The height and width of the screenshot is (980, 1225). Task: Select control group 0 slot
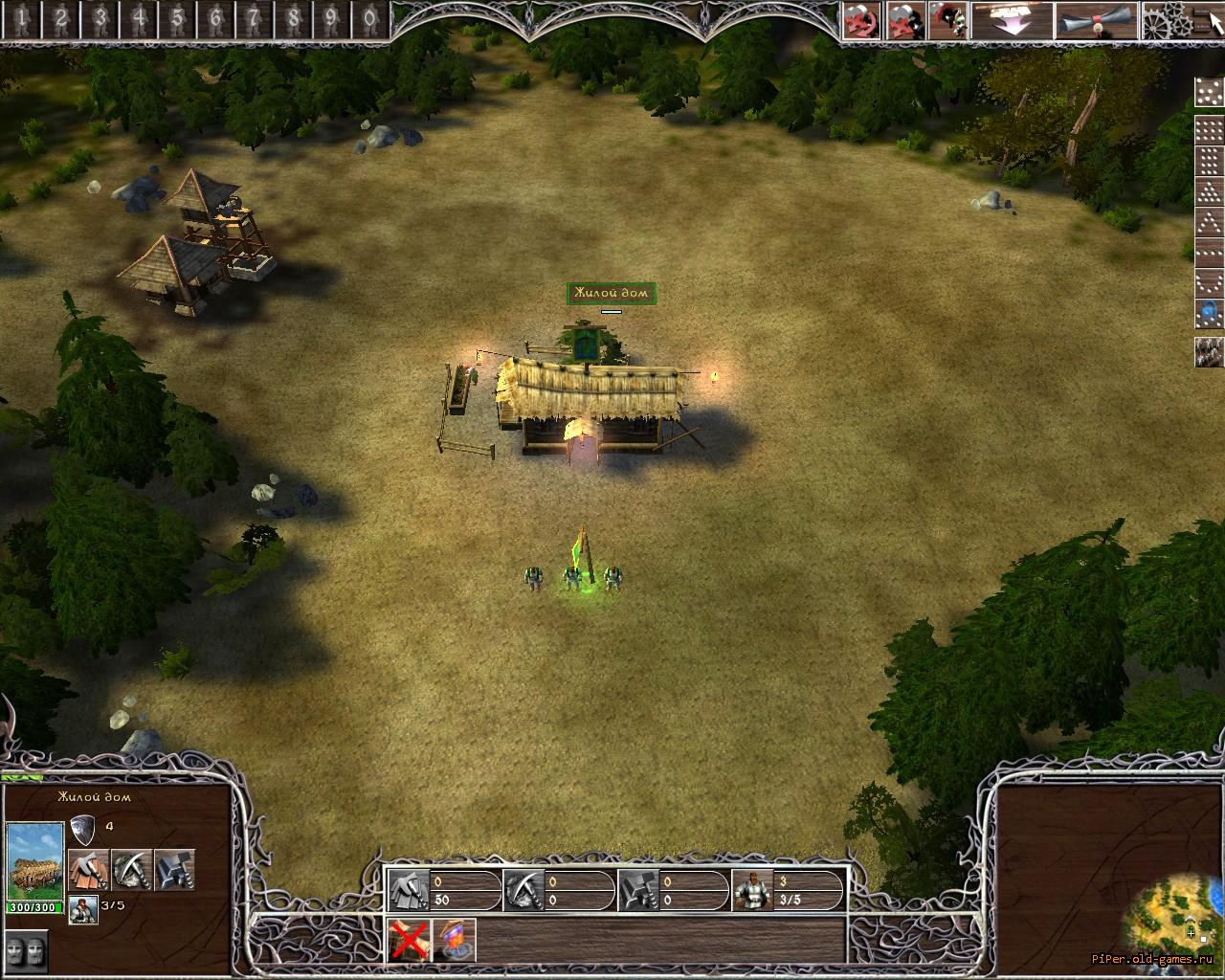point(369,18)
